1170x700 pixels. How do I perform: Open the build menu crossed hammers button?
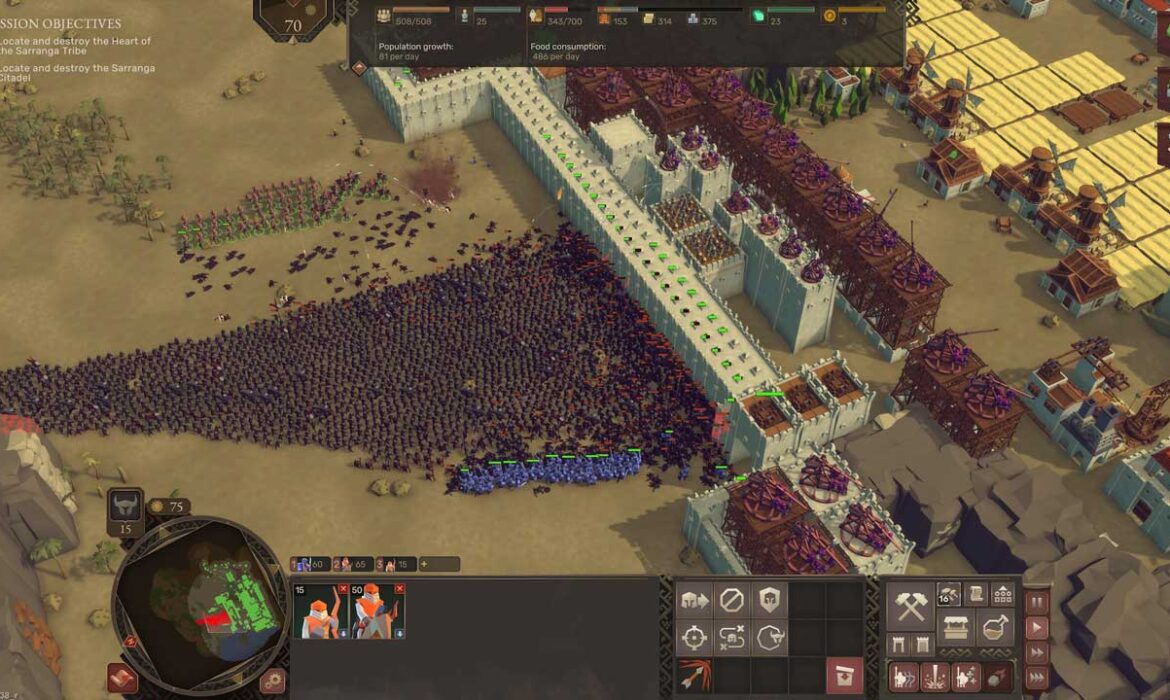pos(910,606)
